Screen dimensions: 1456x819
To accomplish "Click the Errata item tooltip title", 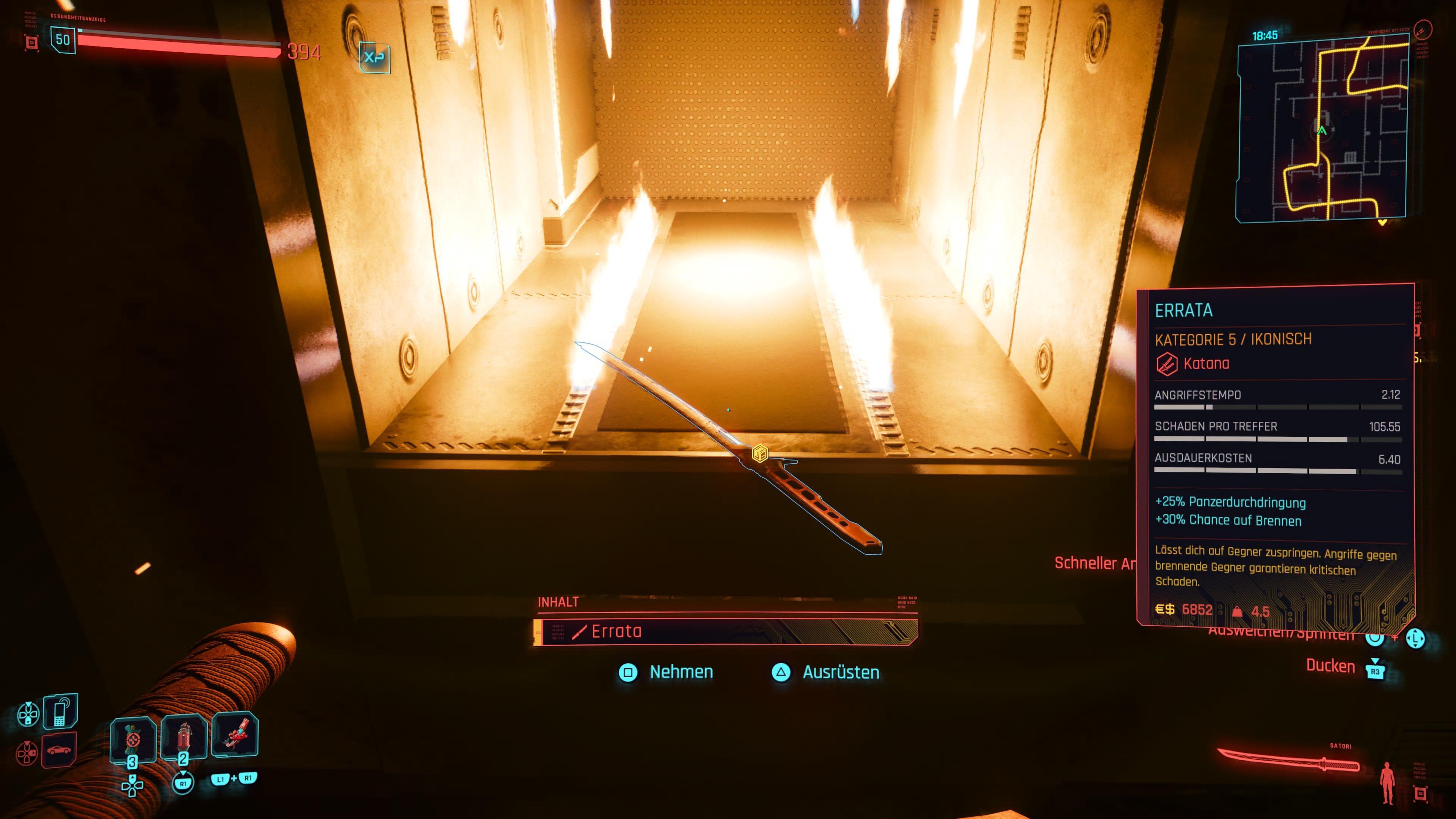I will click(1183, 310).
